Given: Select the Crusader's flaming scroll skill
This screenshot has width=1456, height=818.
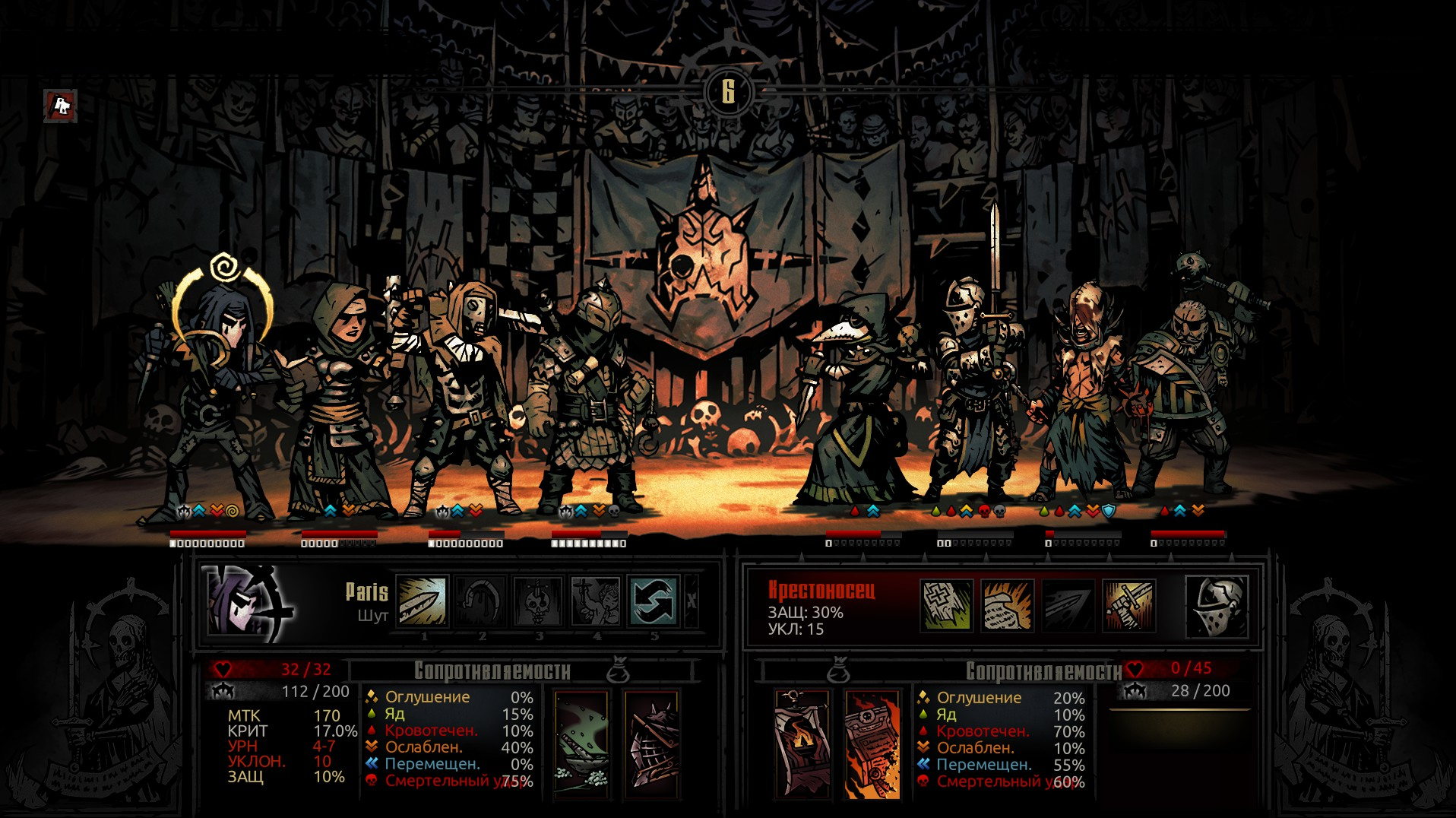Looking at the screenshot, I should click(x=1007, y=606).
